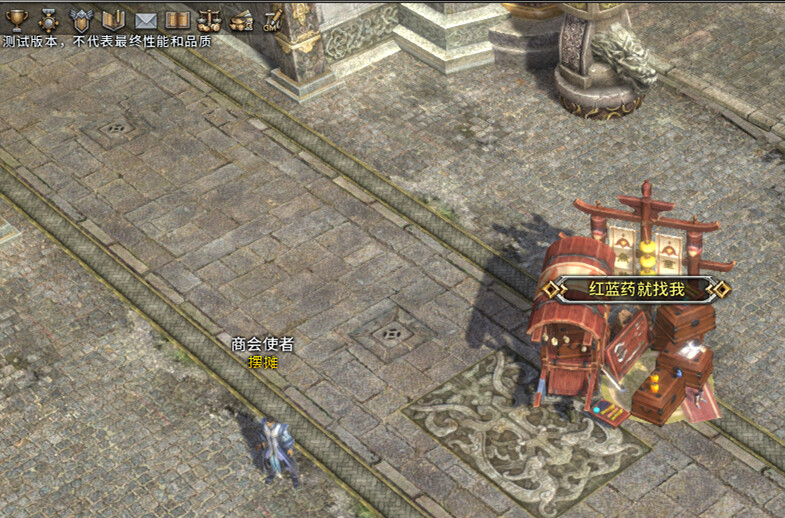Click the balance scales trade icon
Screen dimensions: 785x518
209,19
